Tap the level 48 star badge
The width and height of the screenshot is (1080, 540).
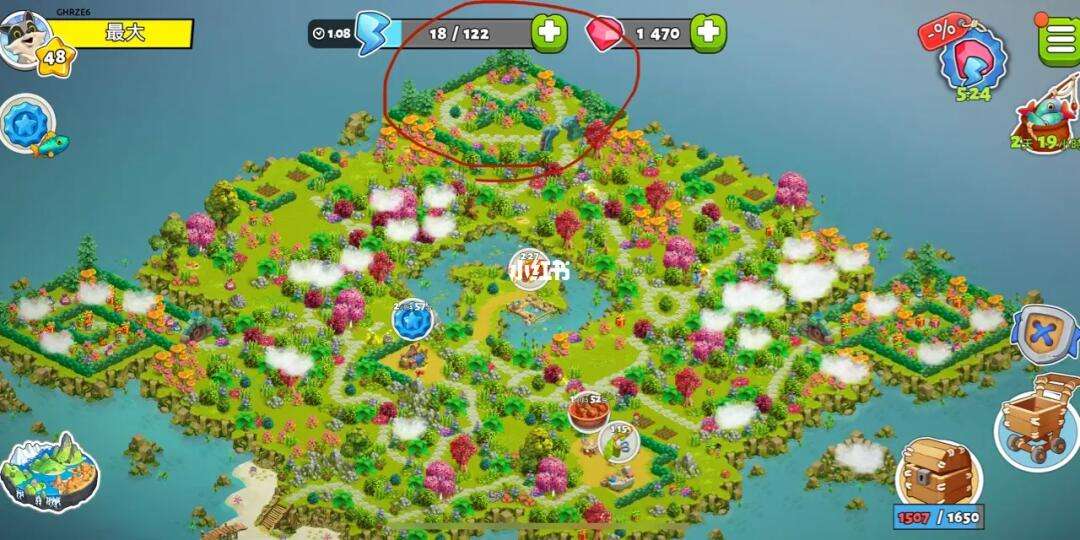pyautogui.click(x=54, y=57)
